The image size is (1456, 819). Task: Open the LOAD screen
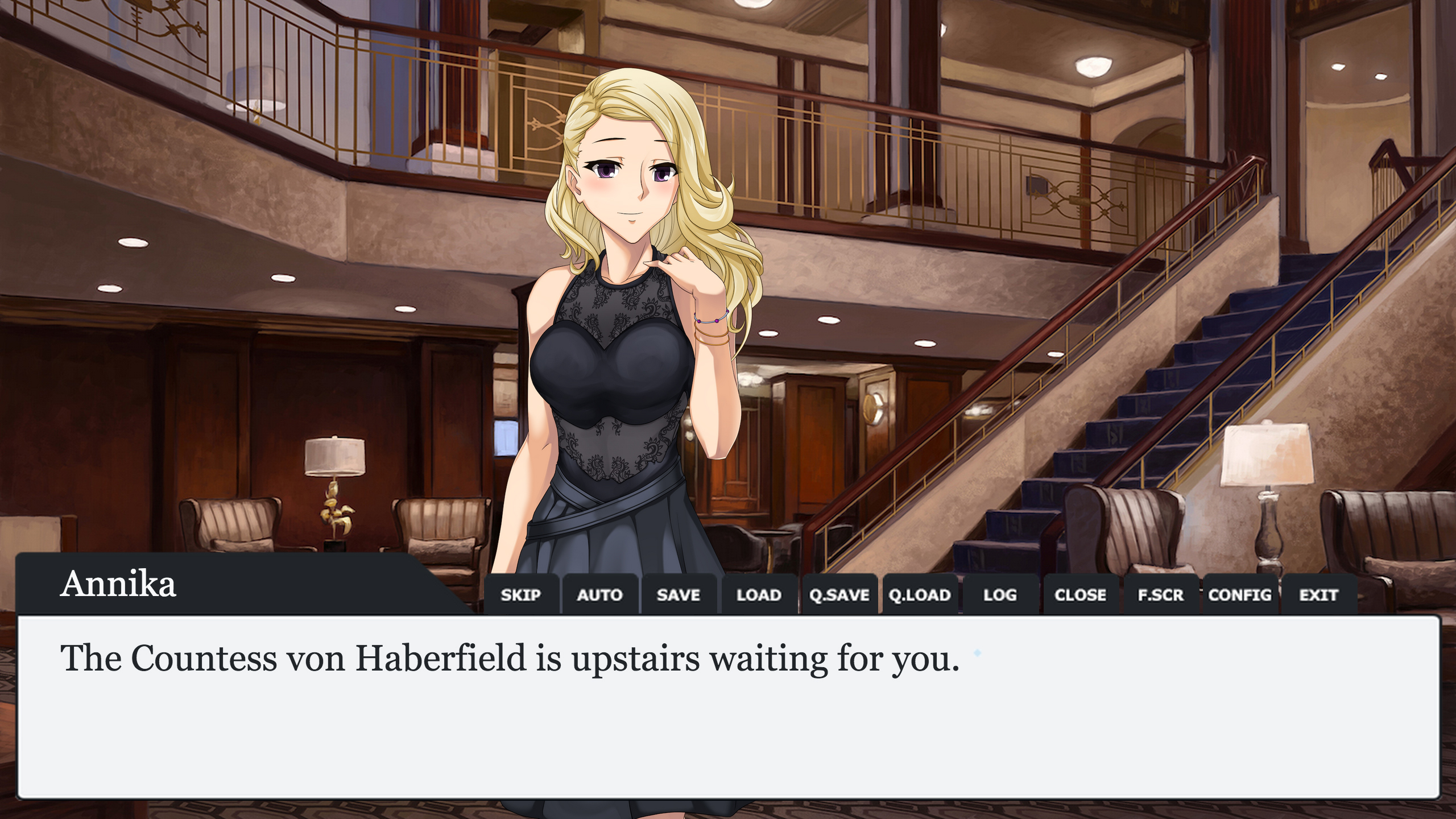(759, 595)
